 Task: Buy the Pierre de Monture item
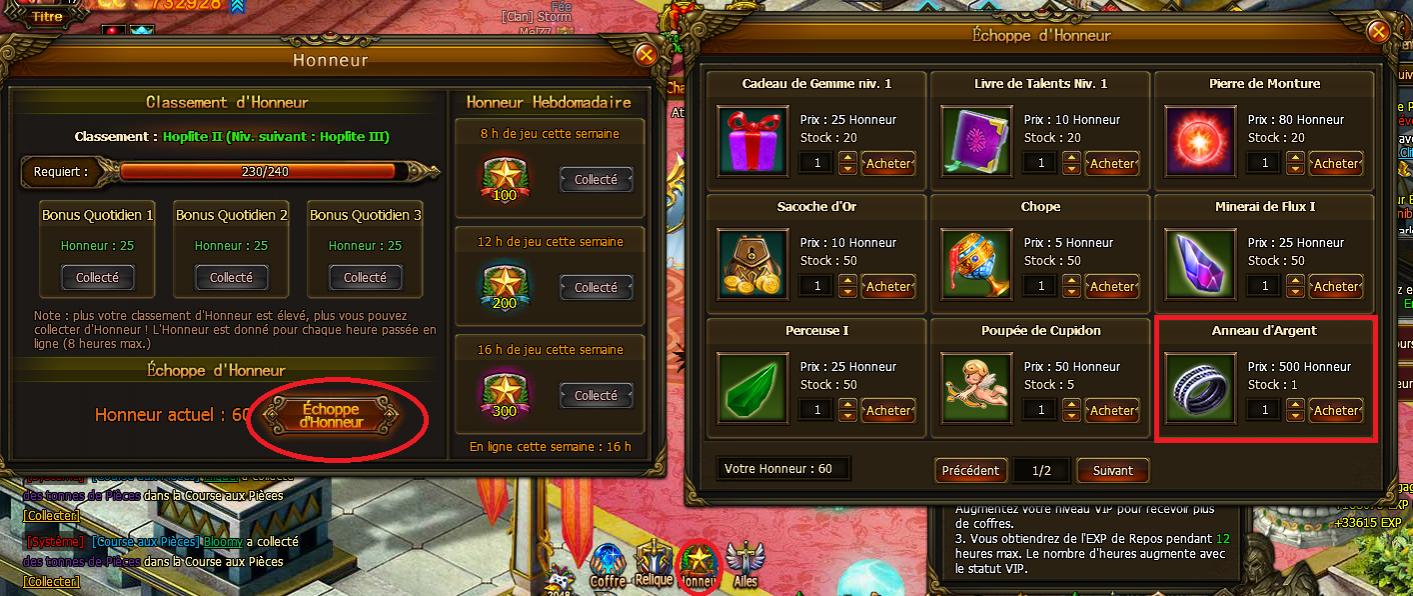[x=1336, y=163]
